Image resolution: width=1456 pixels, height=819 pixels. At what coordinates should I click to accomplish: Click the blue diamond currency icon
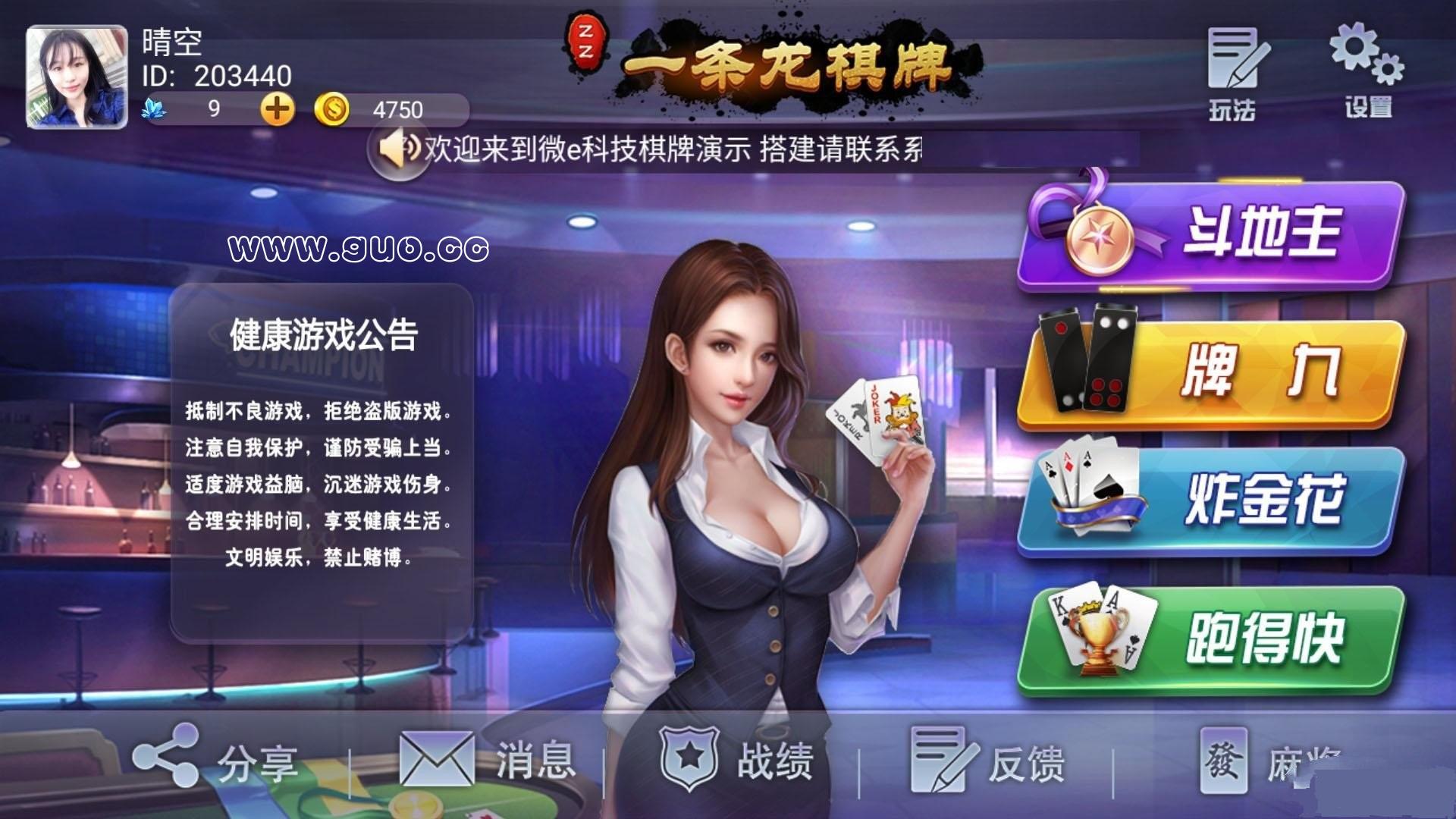pyautogui.click(x=157, y=110)
